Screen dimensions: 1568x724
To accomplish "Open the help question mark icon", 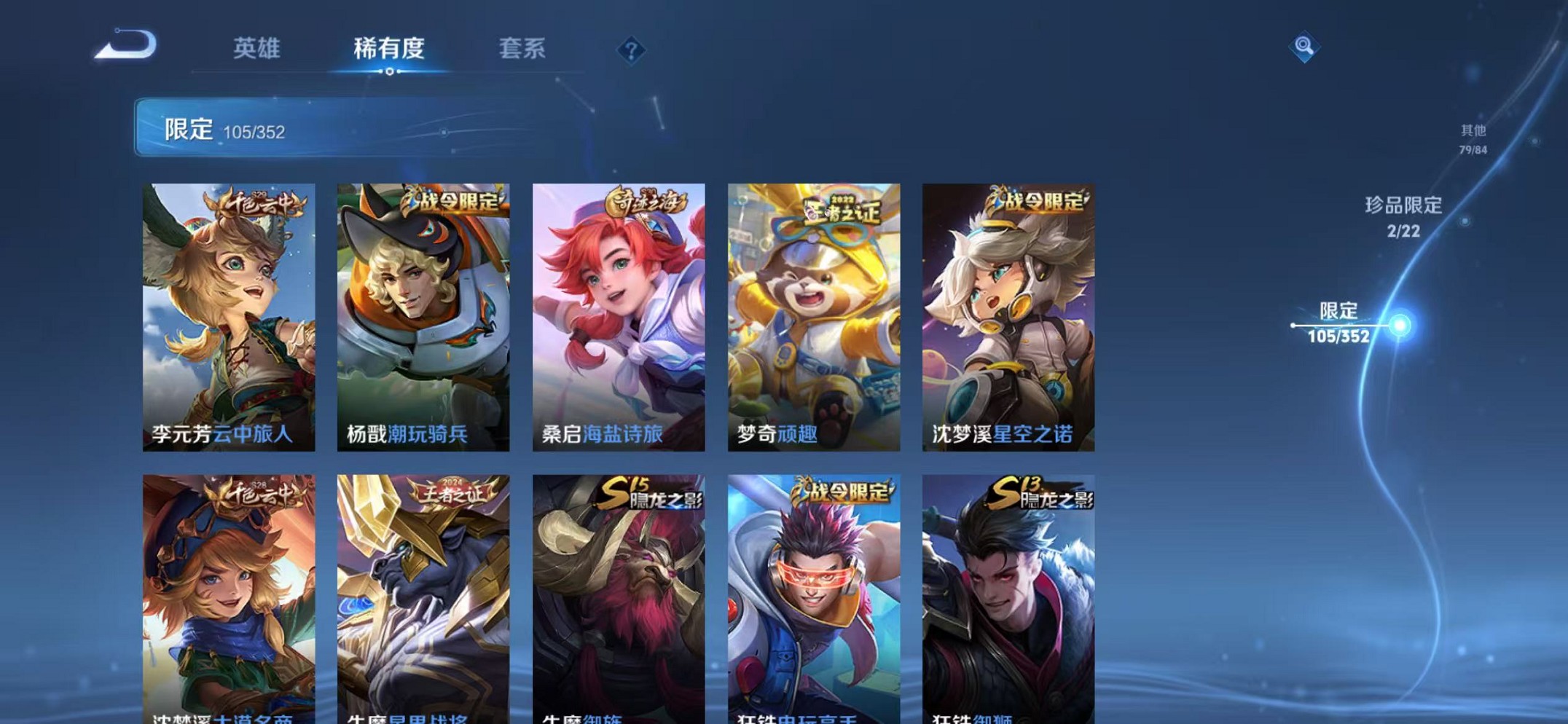I will (x=632, y=50).
